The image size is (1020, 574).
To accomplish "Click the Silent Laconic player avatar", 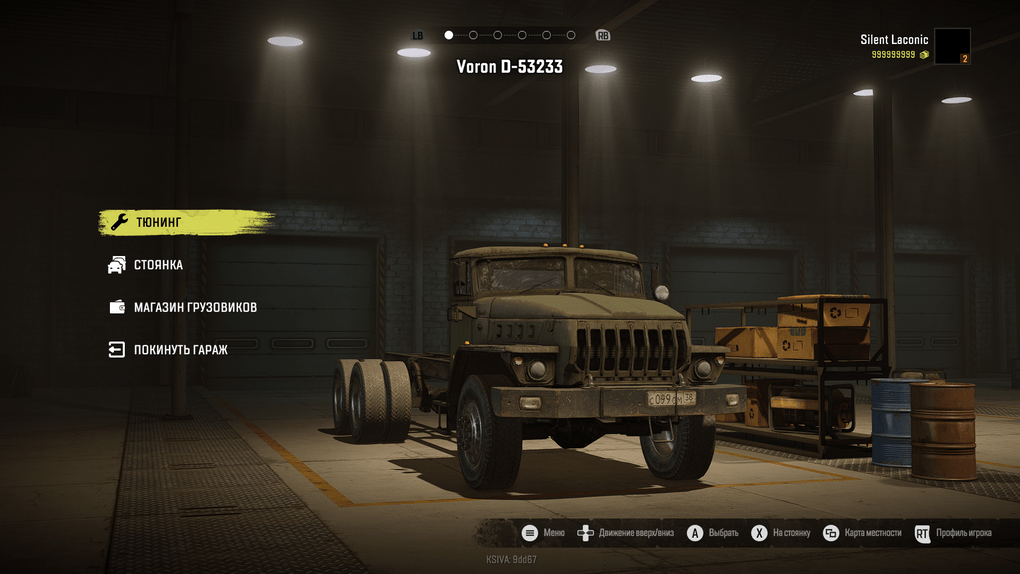I will coord(951,46).
